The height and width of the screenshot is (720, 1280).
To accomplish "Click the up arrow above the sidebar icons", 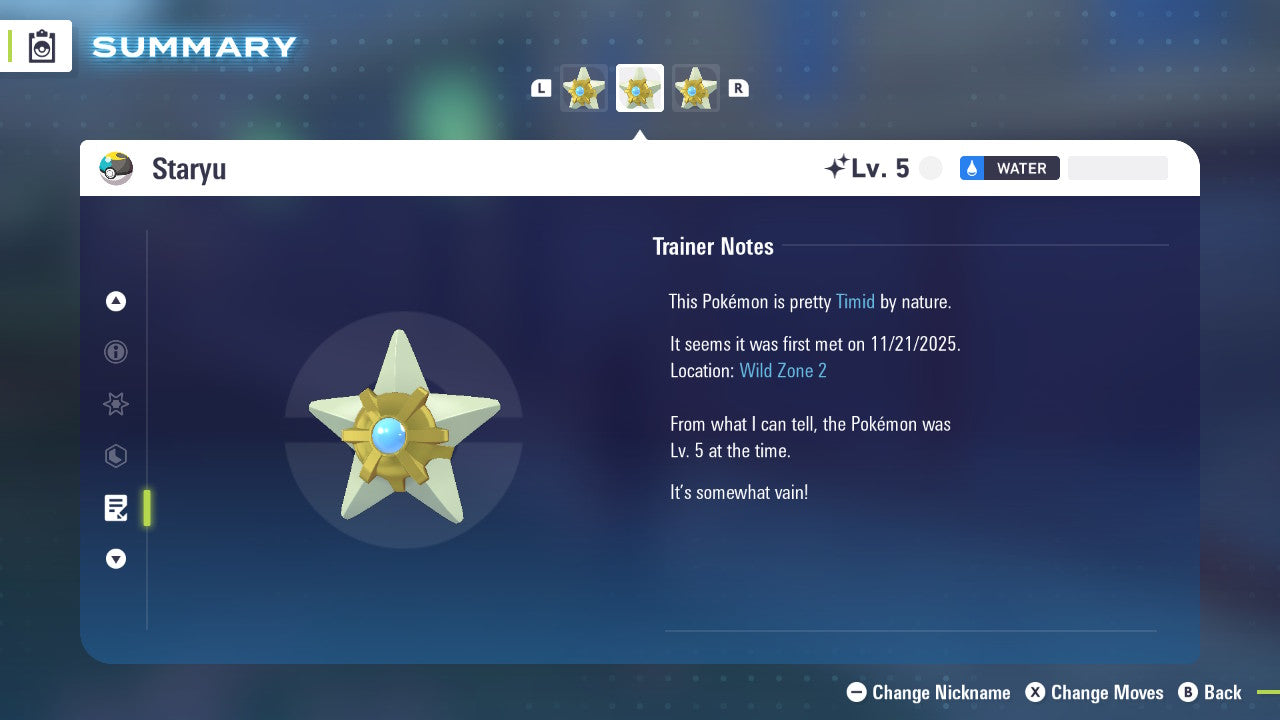I will point(116,301).
